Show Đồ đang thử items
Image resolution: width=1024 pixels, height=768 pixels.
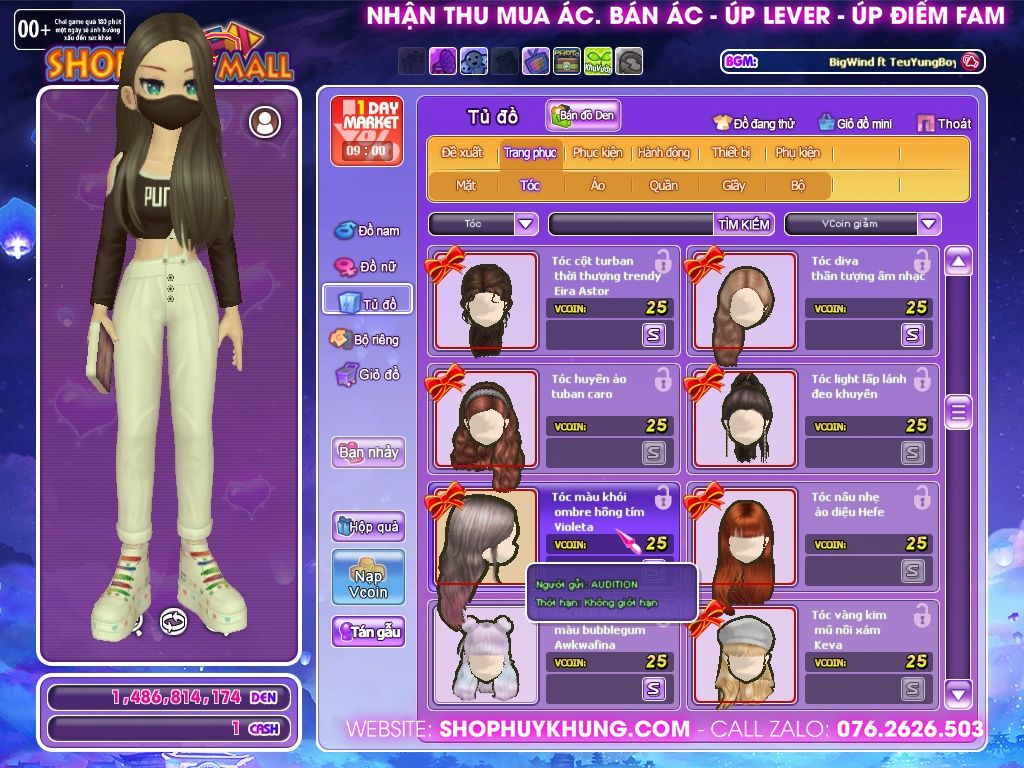tap(754, 123)
